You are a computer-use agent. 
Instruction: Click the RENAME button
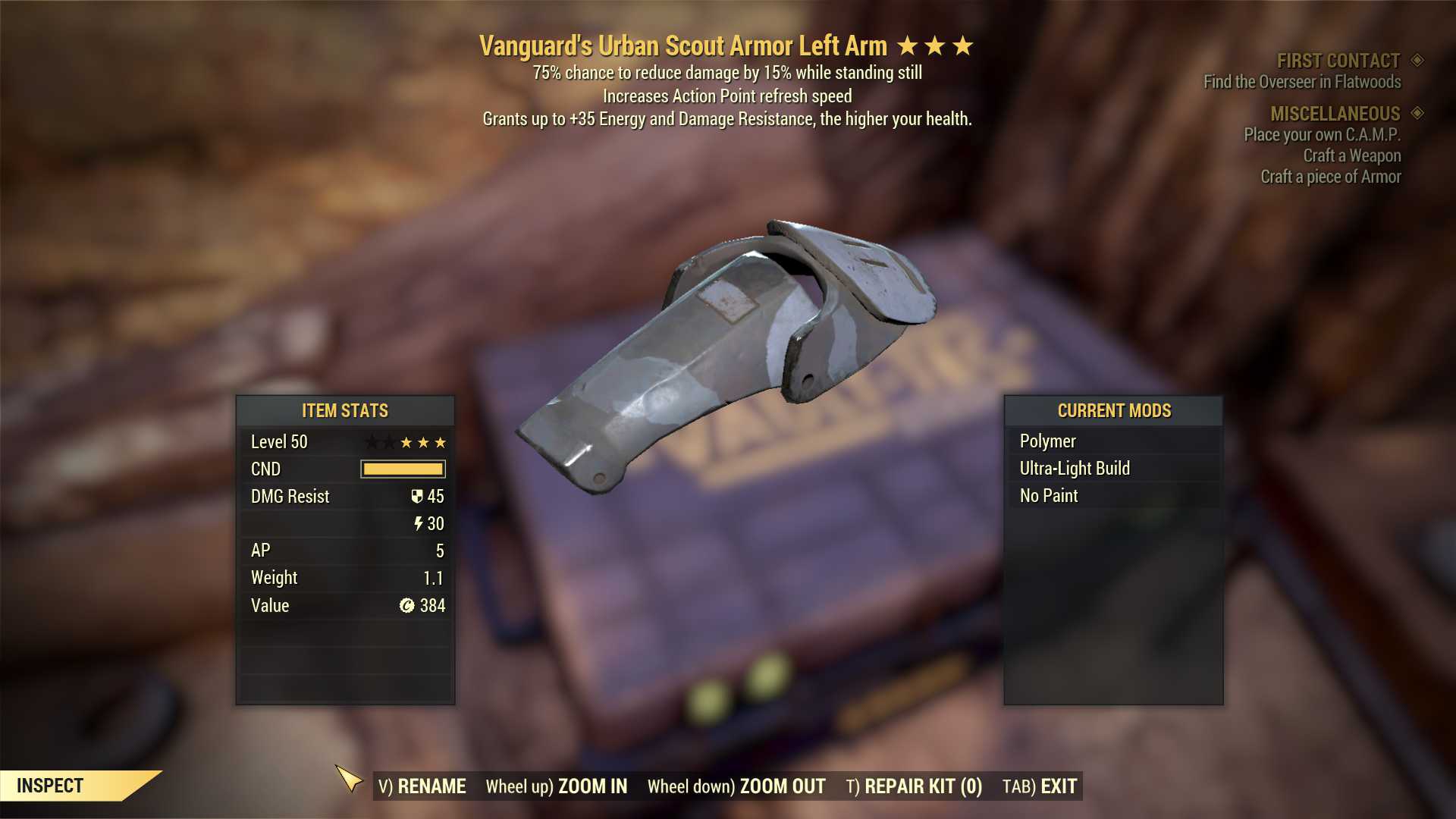422,786
